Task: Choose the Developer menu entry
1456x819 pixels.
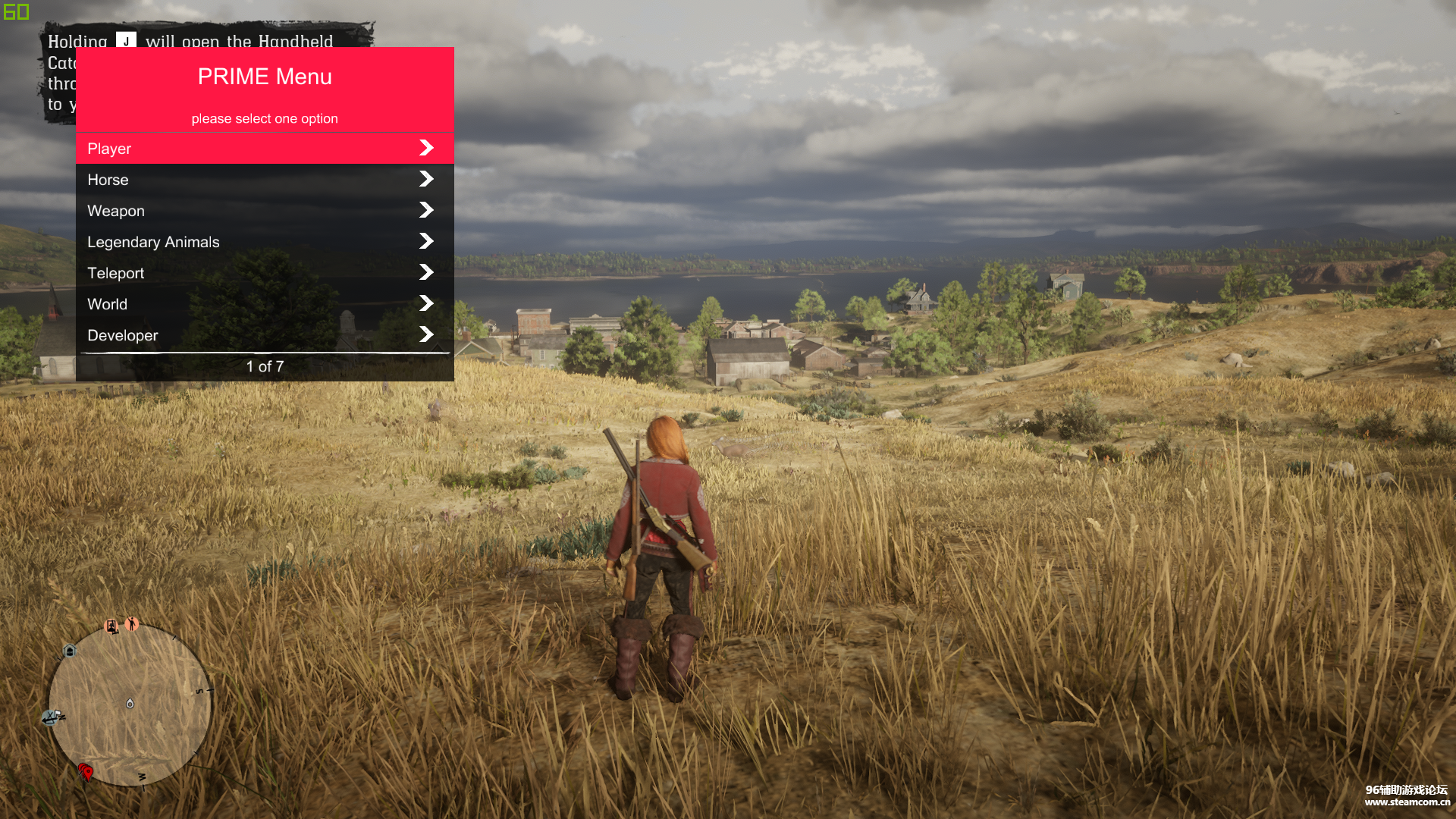Action: pos(264,335)
